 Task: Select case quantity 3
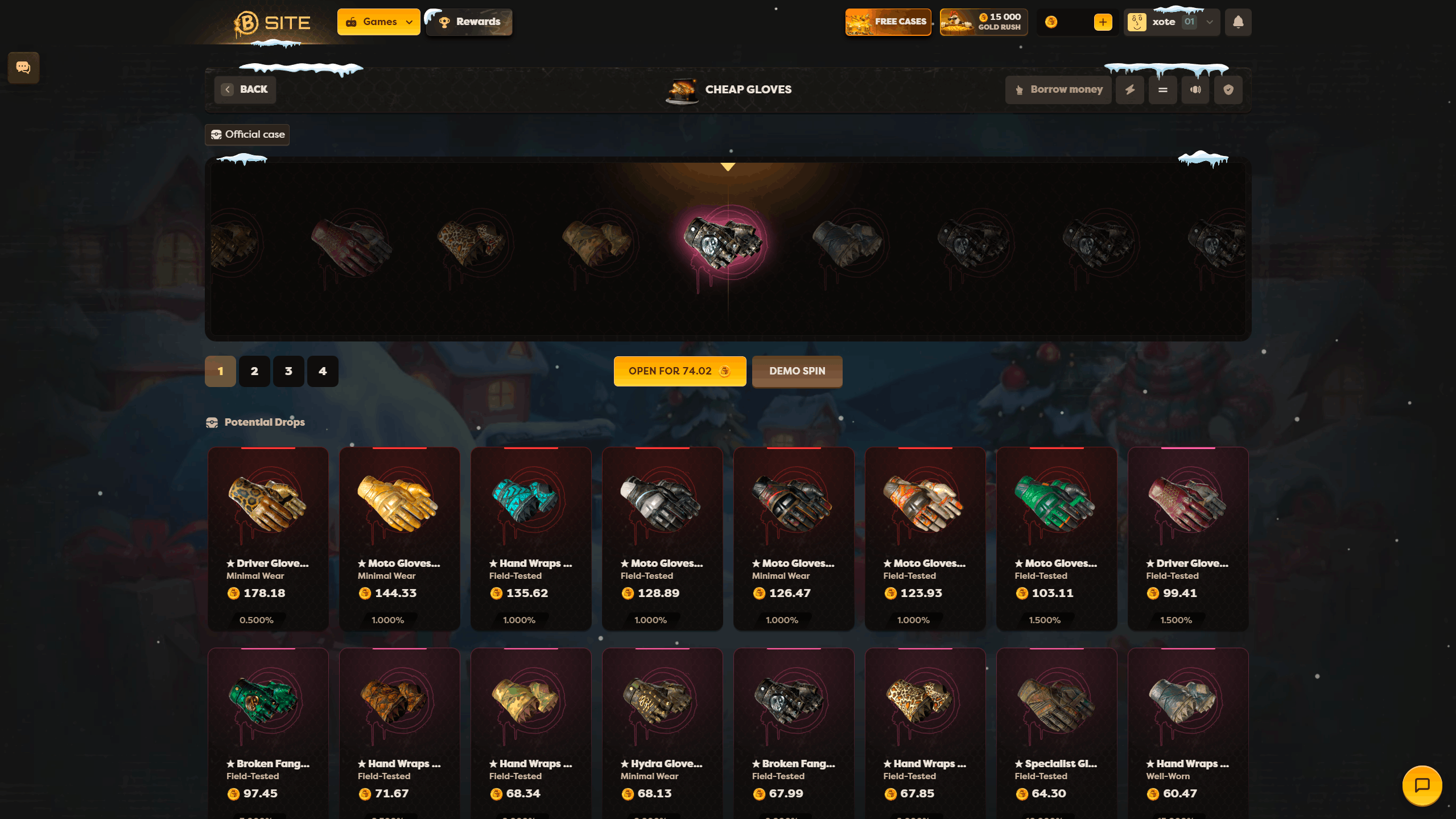288,371
